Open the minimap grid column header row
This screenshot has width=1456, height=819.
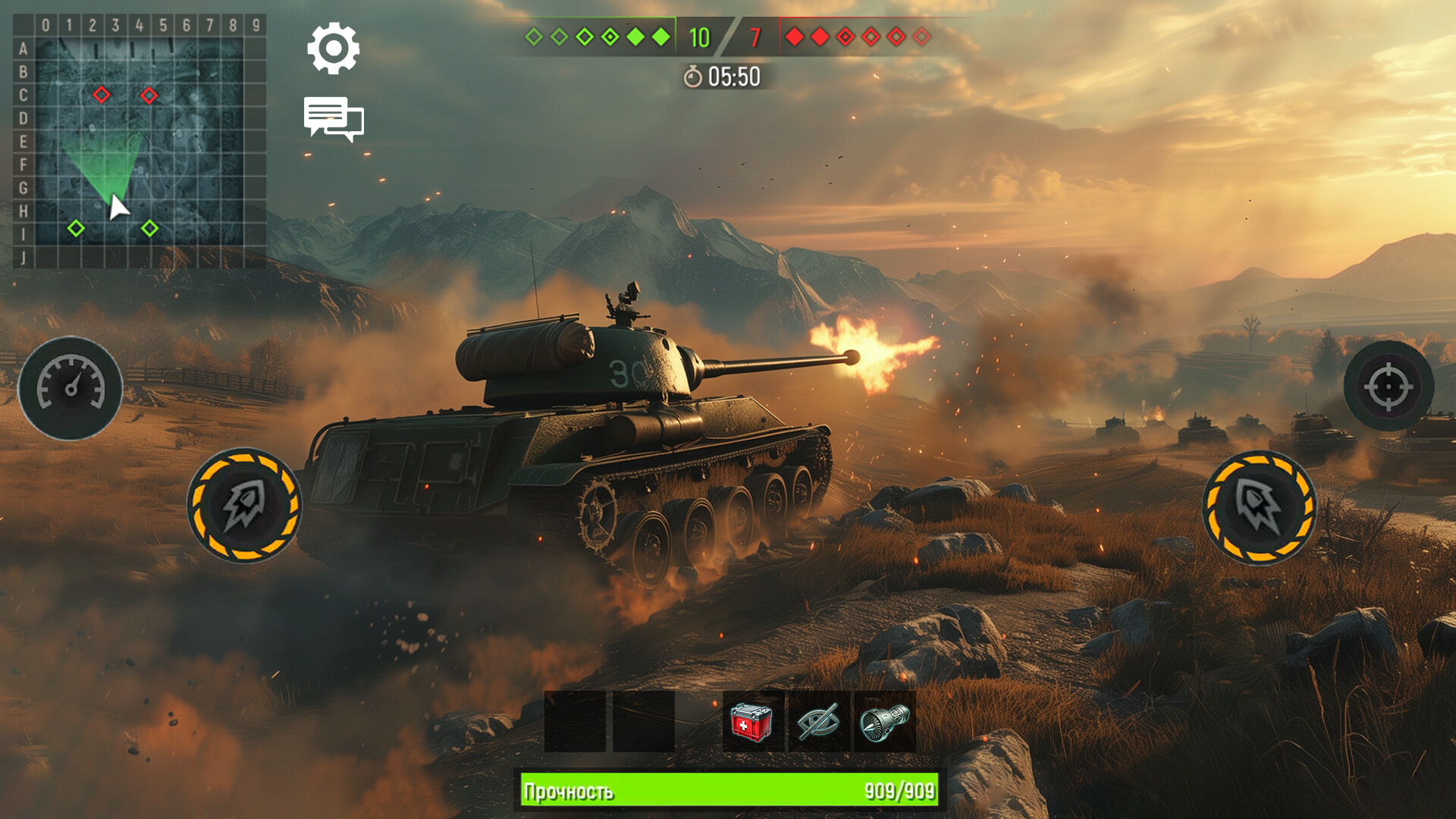[136, 25]
